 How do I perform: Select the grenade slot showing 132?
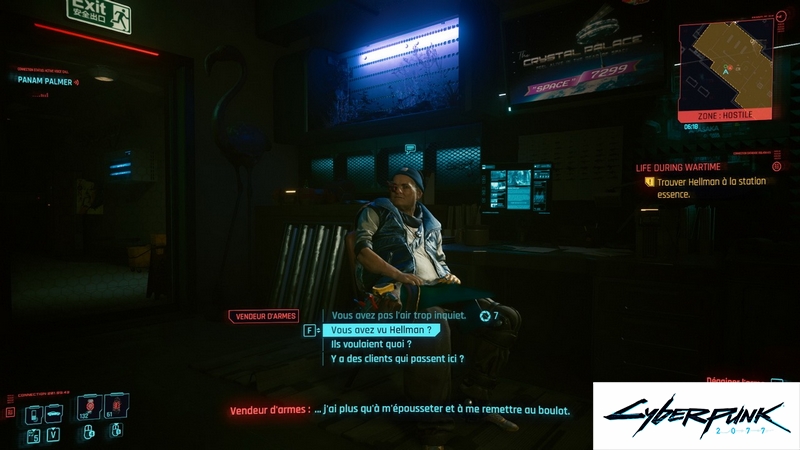tap(88, 406)
